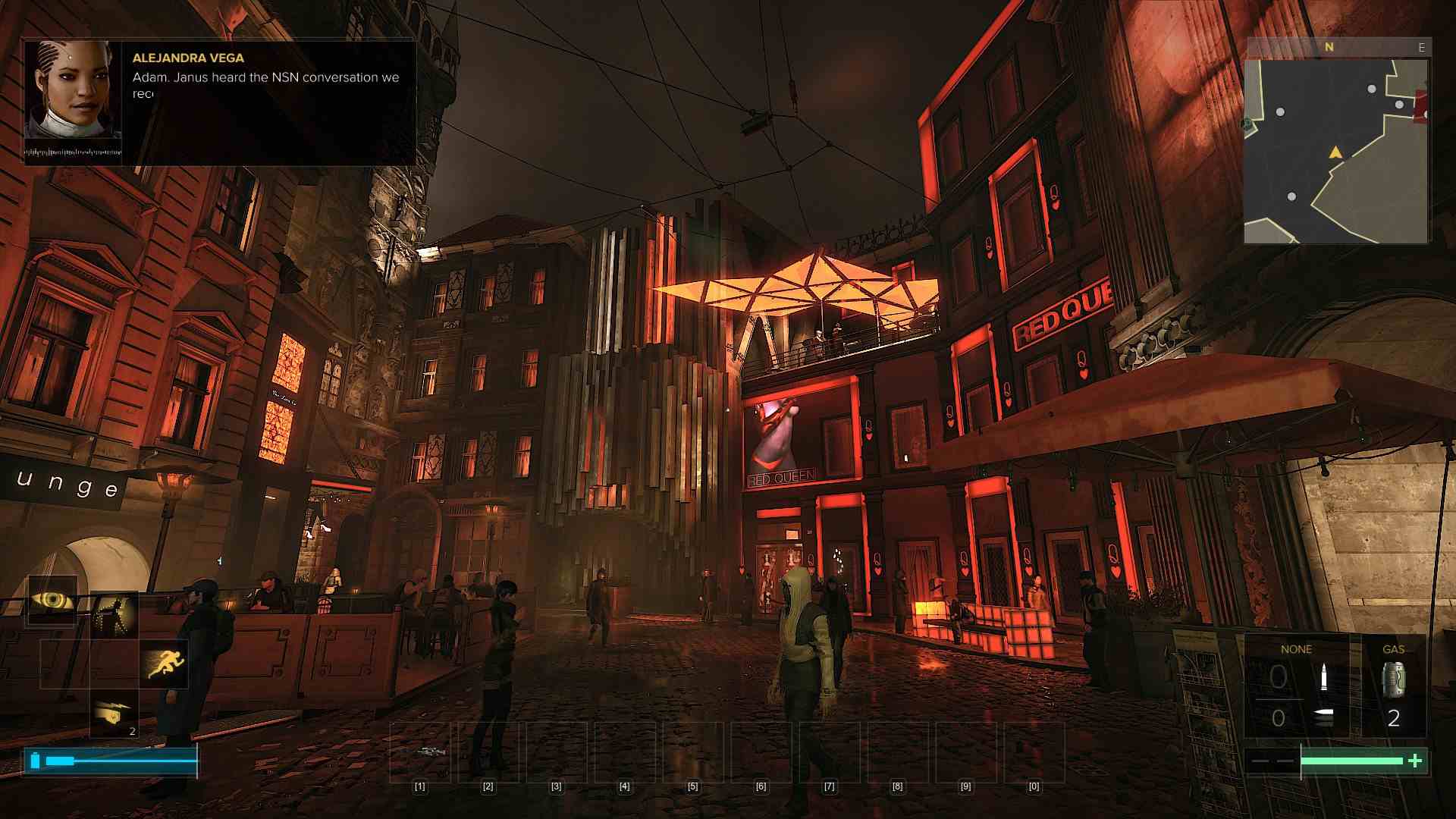Screen dimensions: 1456x819
Task: Click the yellow player arrow on minimap
Action: (x=1335, y=153)
